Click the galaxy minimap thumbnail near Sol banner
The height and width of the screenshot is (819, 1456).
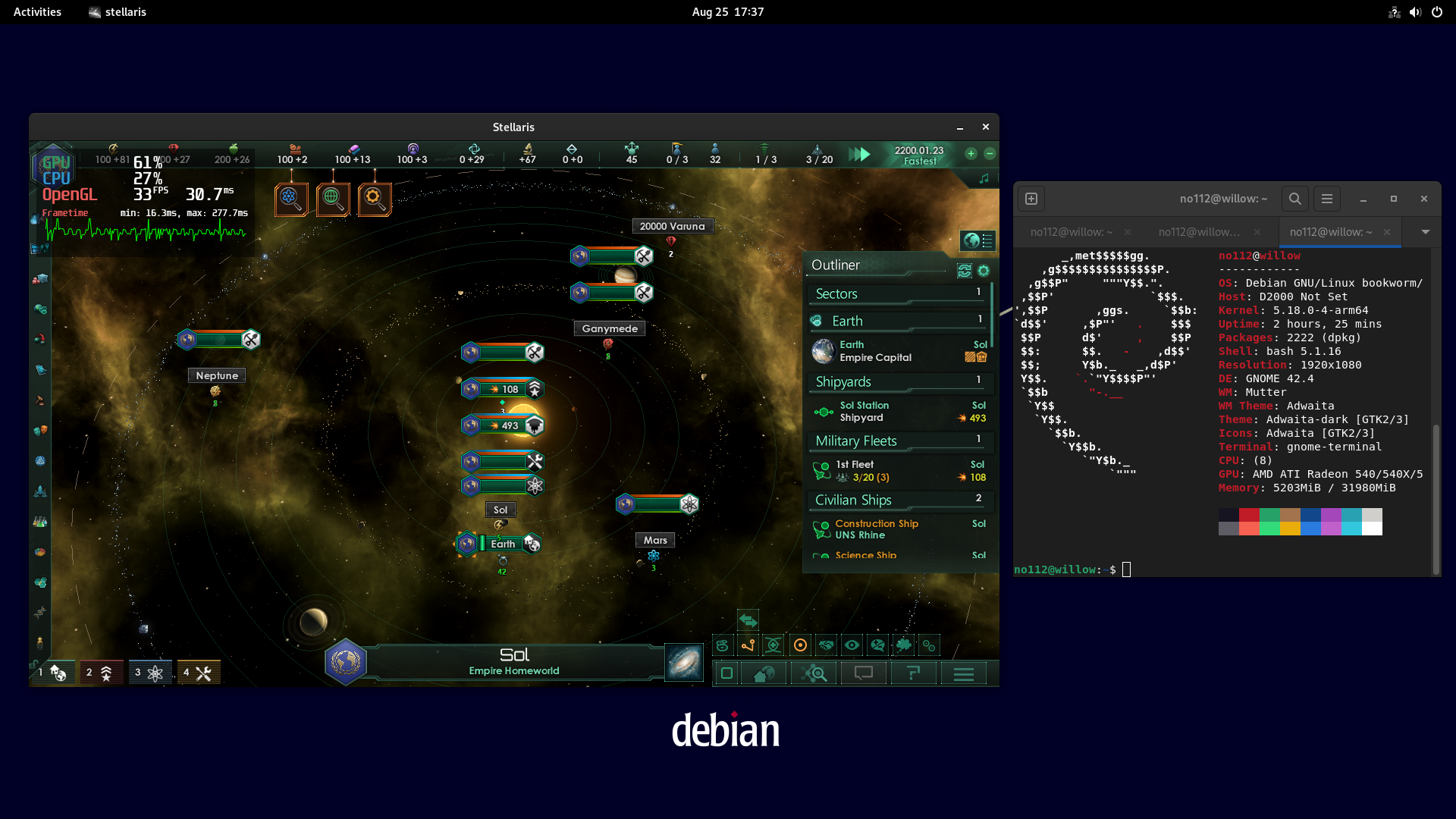click(x=683, y=661)
